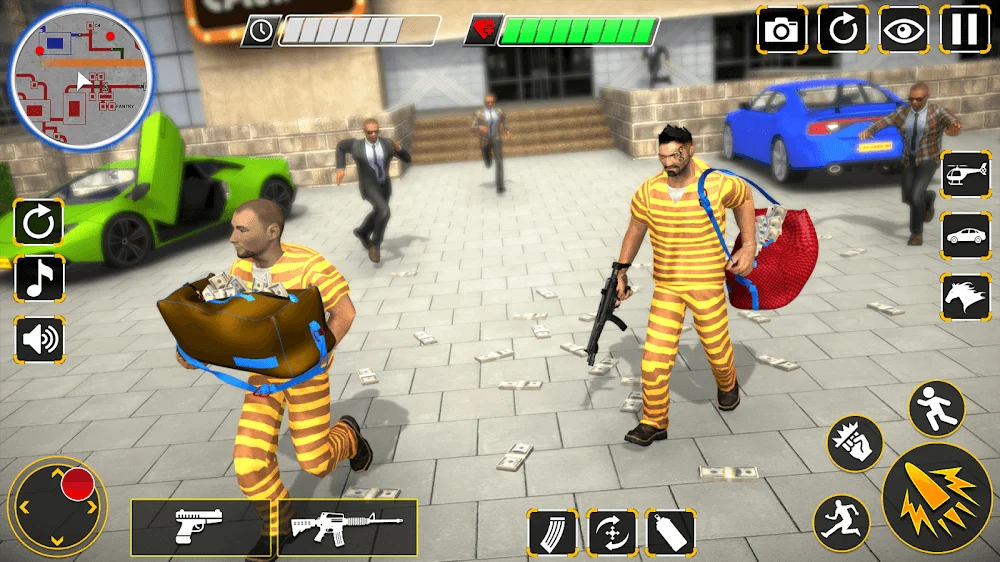Switch to the assault rifle slot
This screenshot has width=1000, height=562.
[345, 527]
